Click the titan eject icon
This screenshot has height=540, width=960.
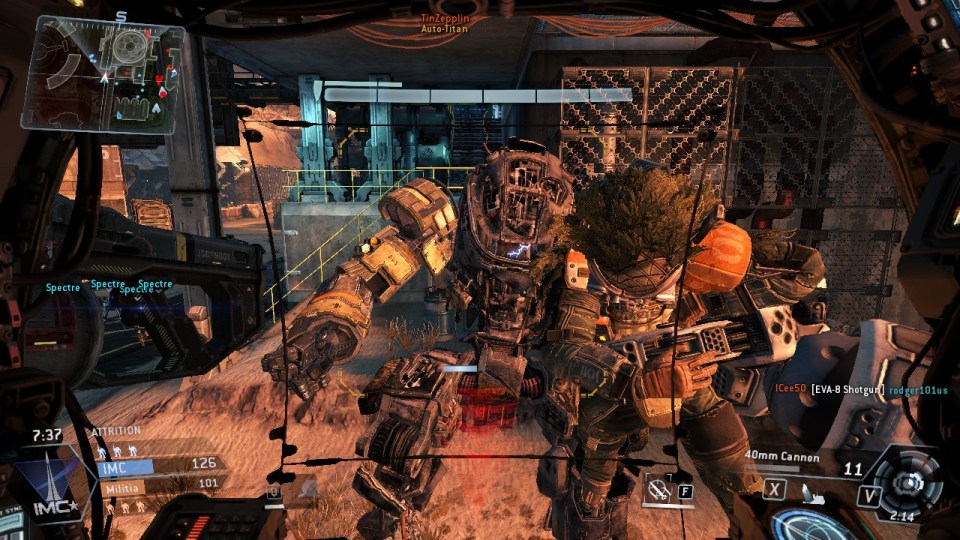pos(811,489)
